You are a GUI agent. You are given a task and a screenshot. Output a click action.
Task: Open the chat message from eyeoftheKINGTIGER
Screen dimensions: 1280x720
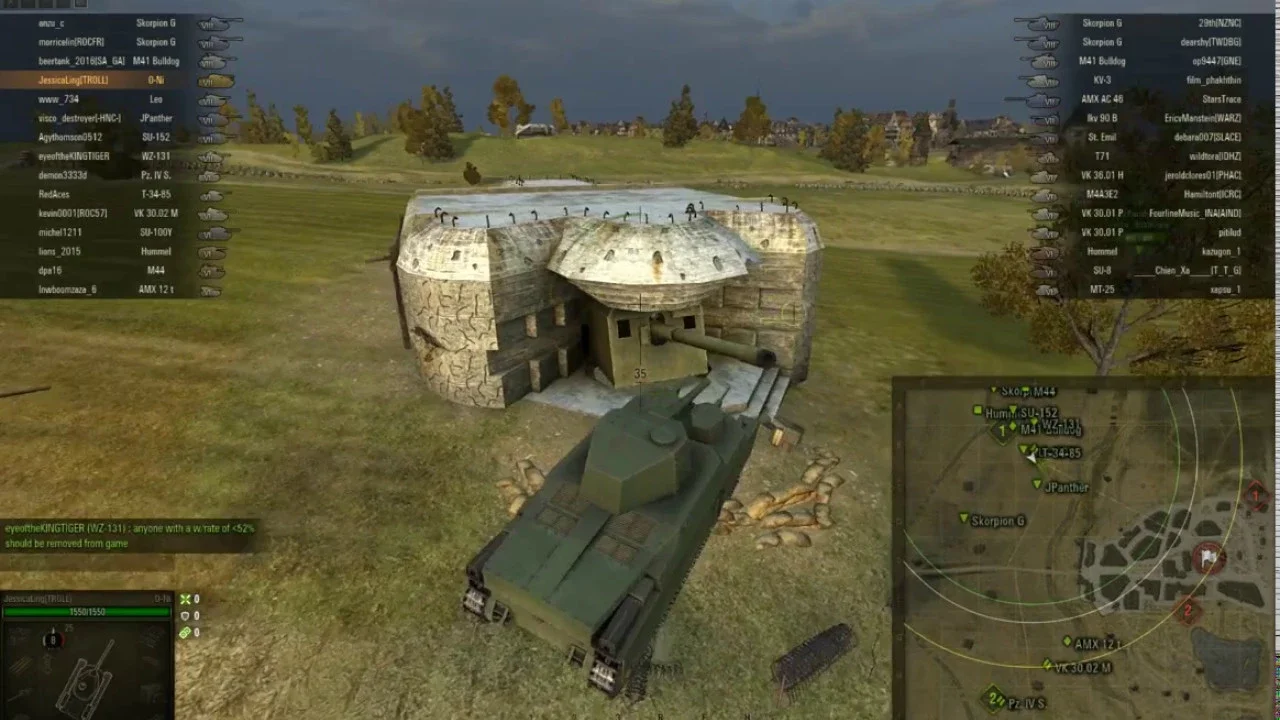(130, 535)
